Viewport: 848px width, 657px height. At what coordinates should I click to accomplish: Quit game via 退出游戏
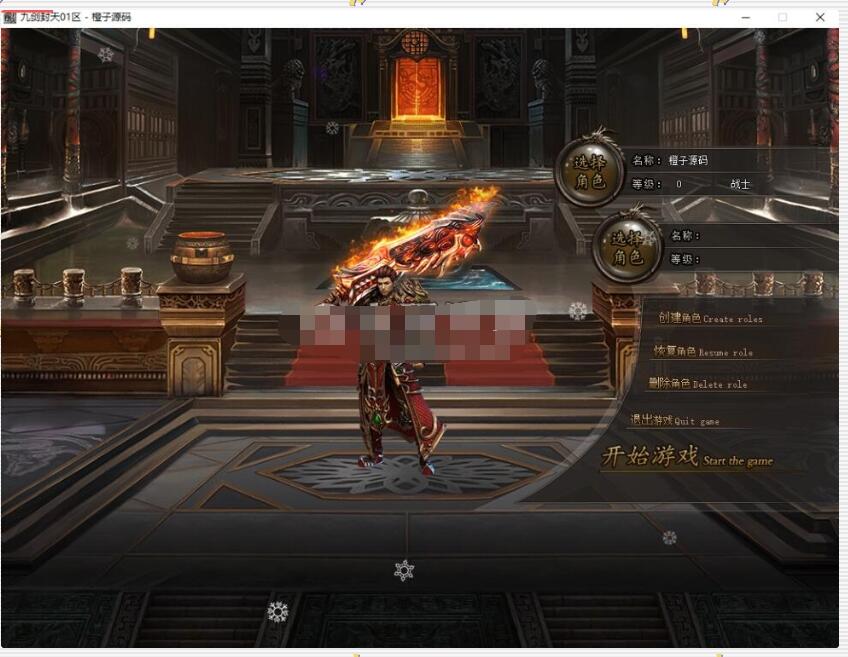pyautogui.click(x=674, y=421)
